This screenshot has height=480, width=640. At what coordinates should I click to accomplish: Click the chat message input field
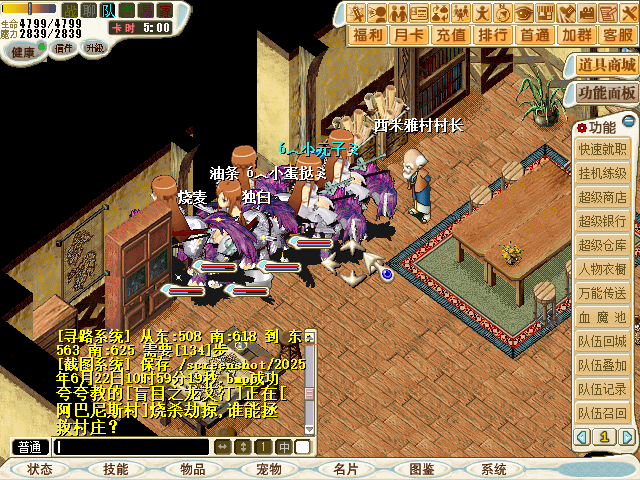[x=132, y=447]
